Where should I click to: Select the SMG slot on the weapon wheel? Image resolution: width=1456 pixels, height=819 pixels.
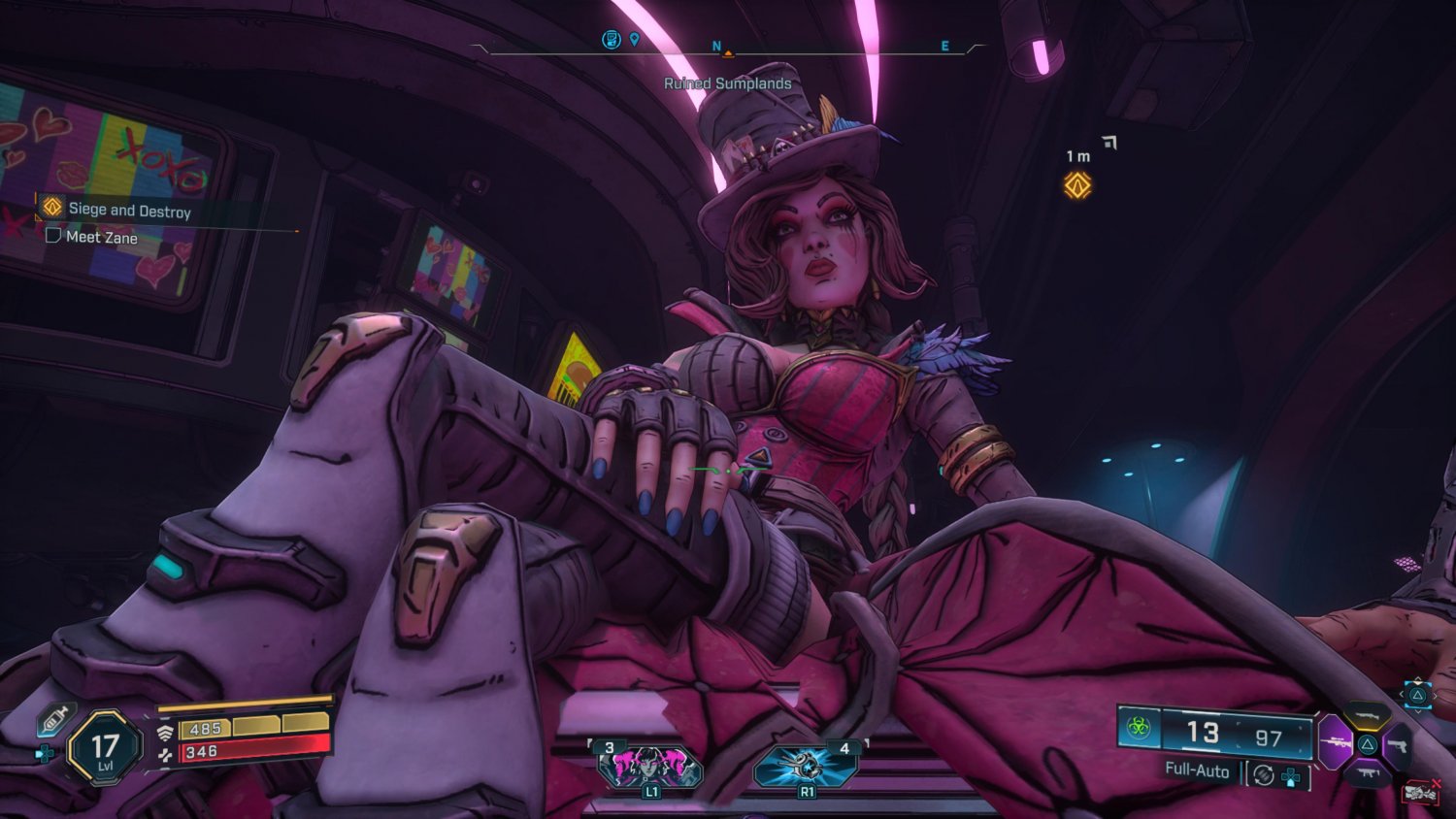(1368, 773)
